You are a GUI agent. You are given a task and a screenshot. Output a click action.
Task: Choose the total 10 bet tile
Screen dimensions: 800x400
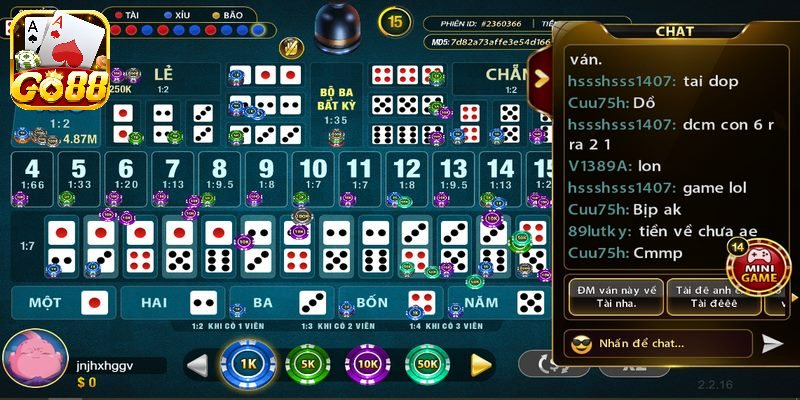point(313,172)
